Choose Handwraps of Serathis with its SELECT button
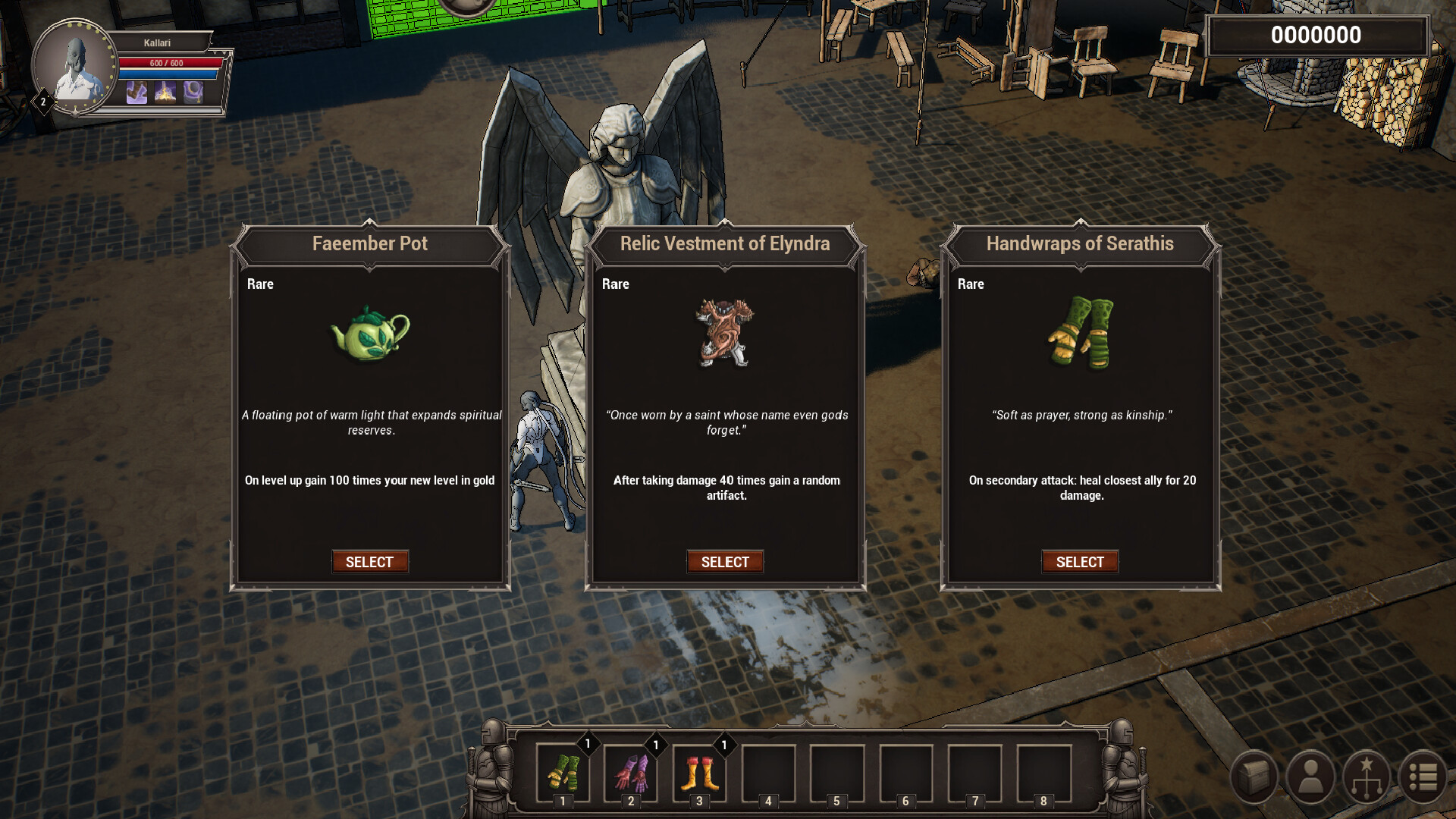 (1080, 561)
